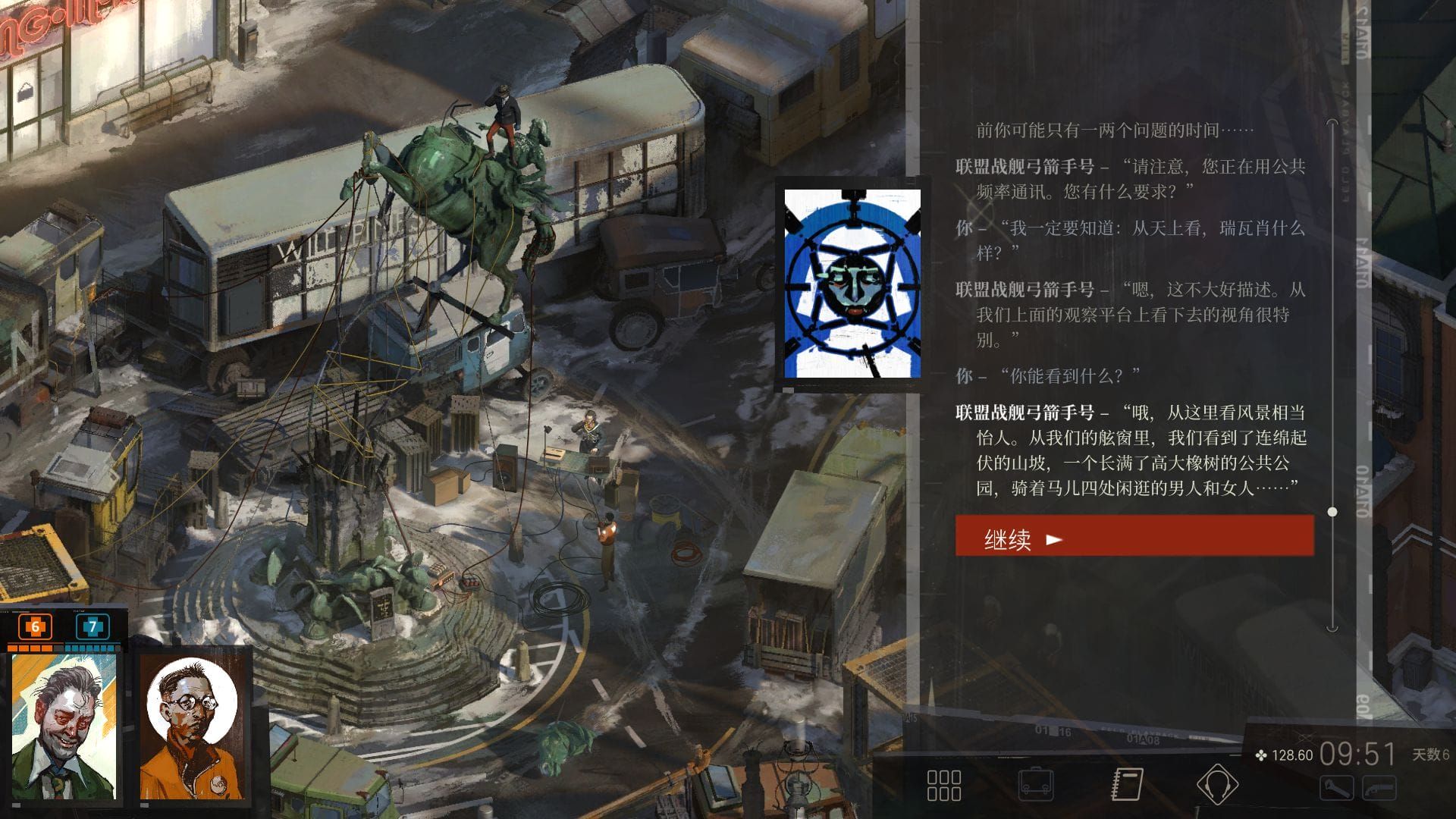Image resolution: width=1456 pixels, height=819 pixels.
Task: Open the thought cabinet head icon
Action: 1217,785
